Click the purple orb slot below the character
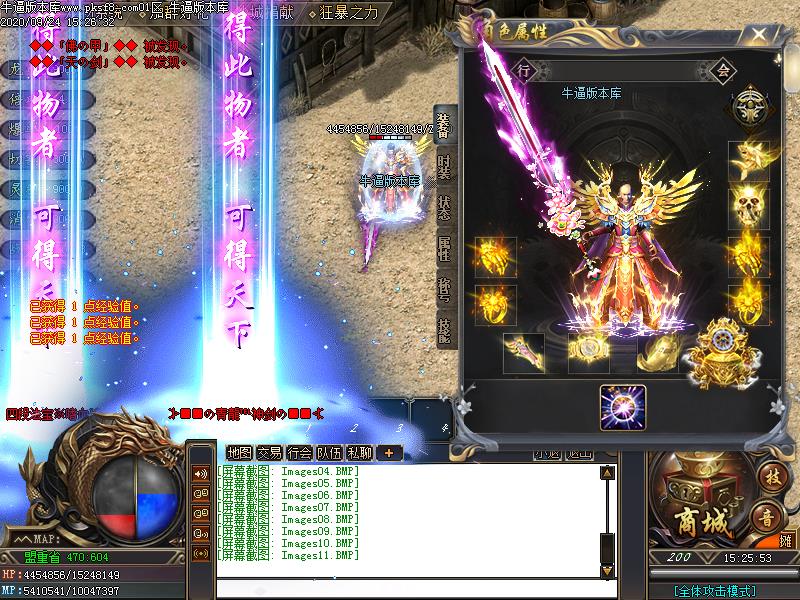The width and height of the screenshot is (800, 600). coord(623,409)
